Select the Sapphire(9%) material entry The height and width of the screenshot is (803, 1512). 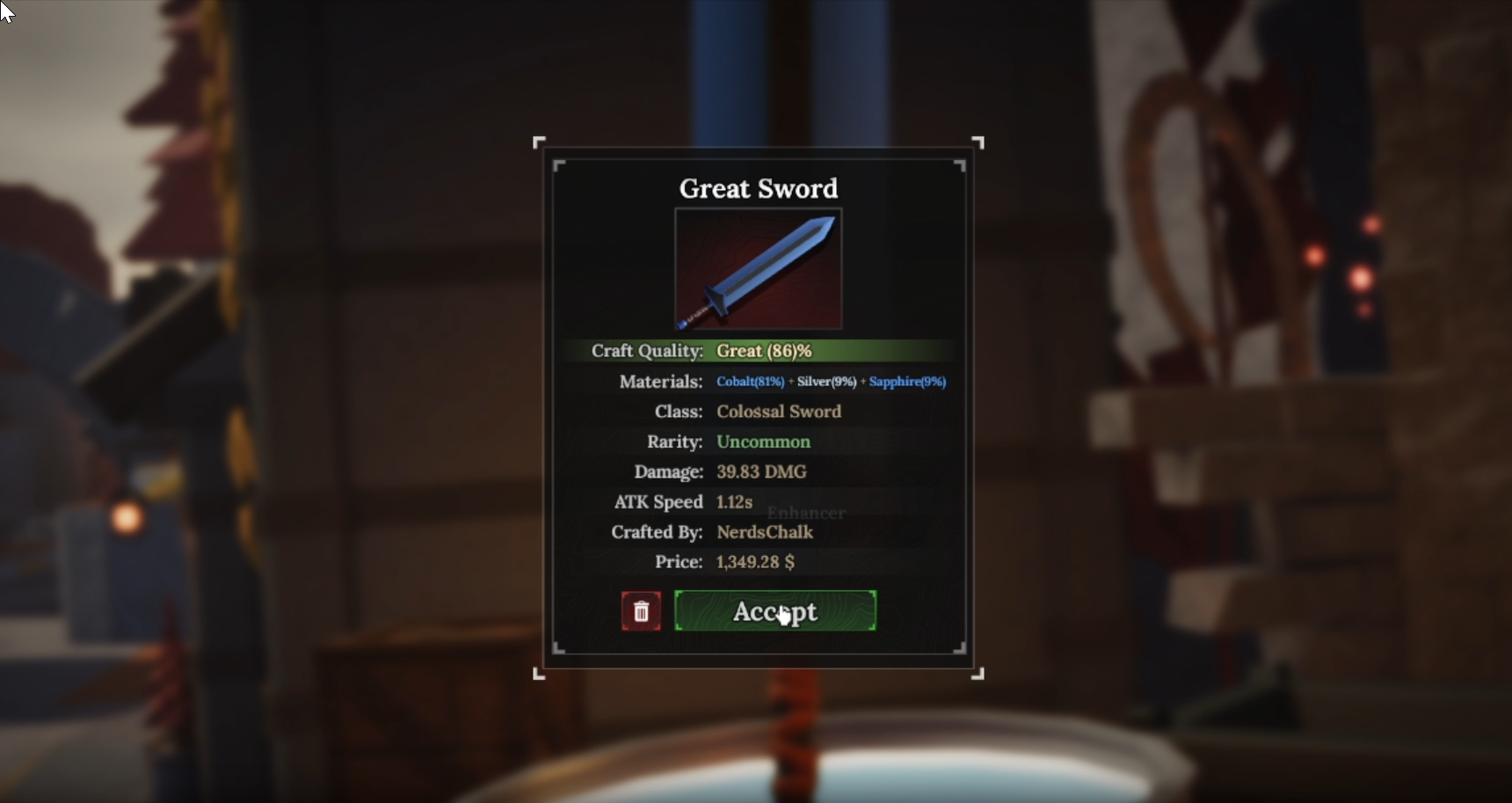(907, 382)
